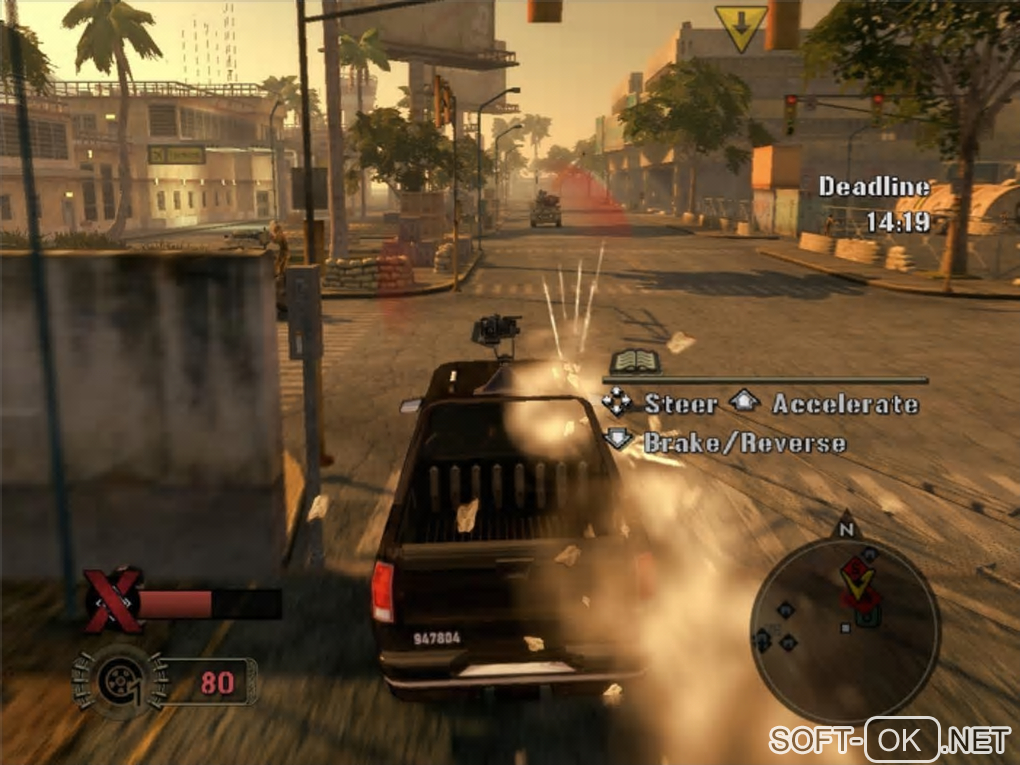This screenshot has height=765, width=1020.
Task: Select the red X faction emblem
Action: [x=111, y=602]
